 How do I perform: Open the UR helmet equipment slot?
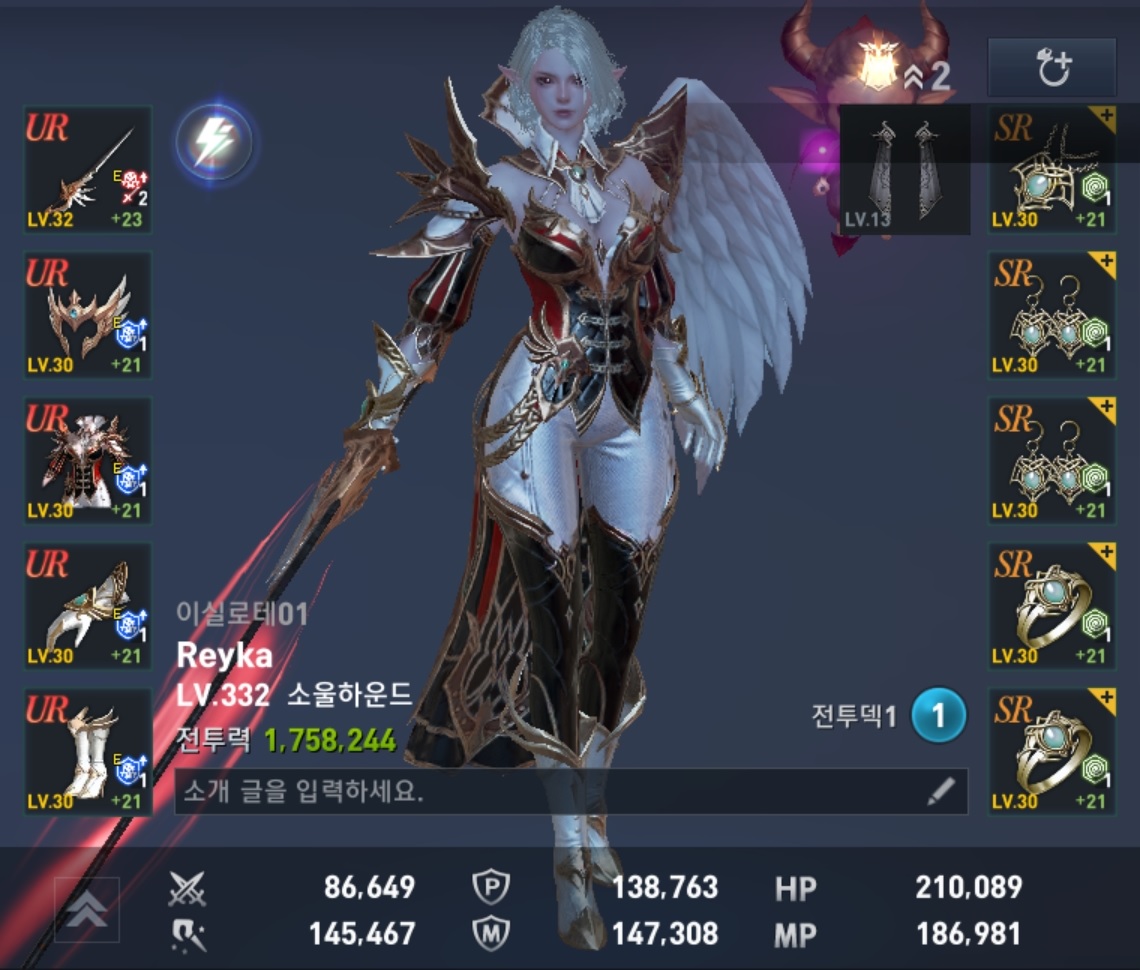click(x=88, y=315)
